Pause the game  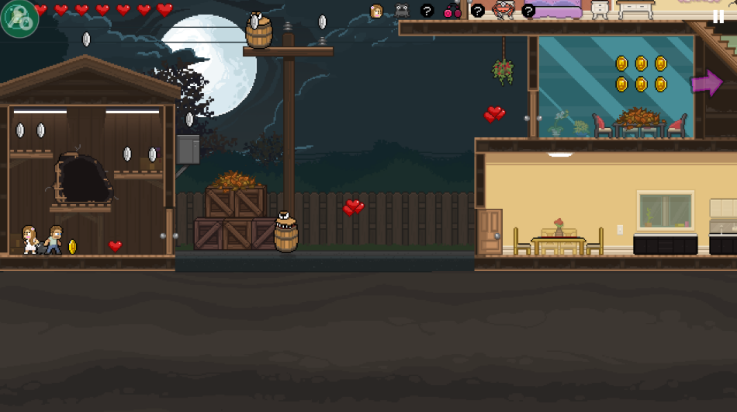click(x=718, y=16)
